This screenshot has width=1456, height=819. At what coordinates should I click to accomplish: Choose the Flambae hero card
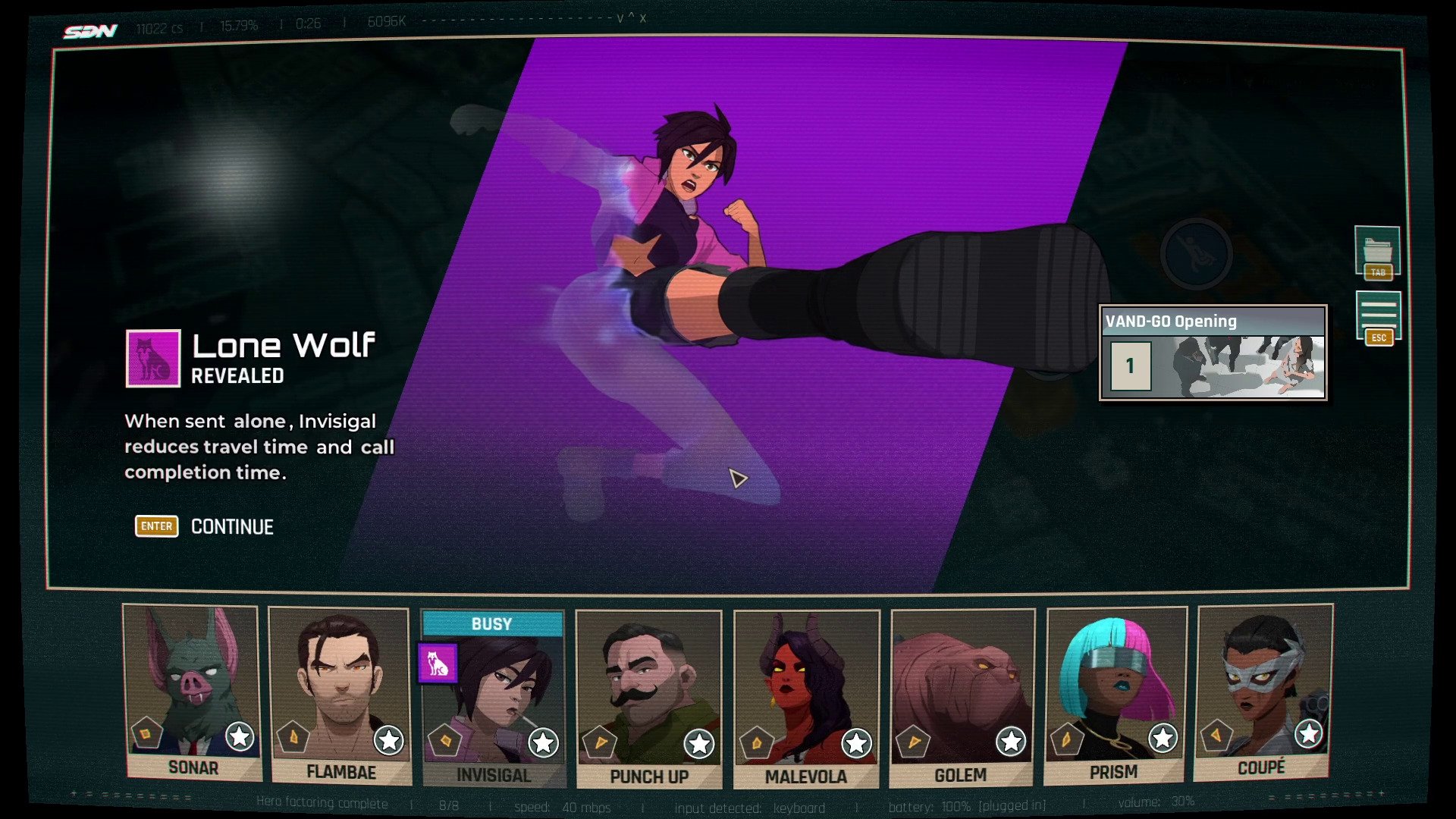[x=340, y=694]
